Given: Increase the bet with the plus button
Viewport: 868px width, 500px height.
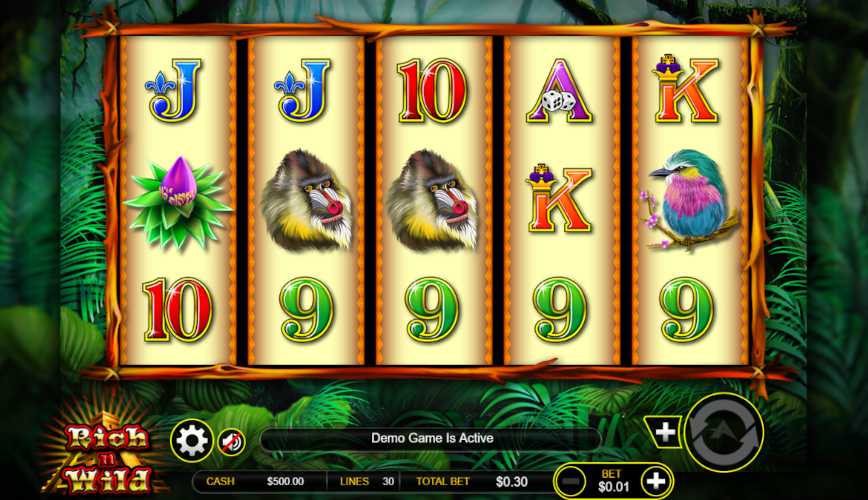Looking at the screenshot, I should pyautogui.click(x=655, y=480).
